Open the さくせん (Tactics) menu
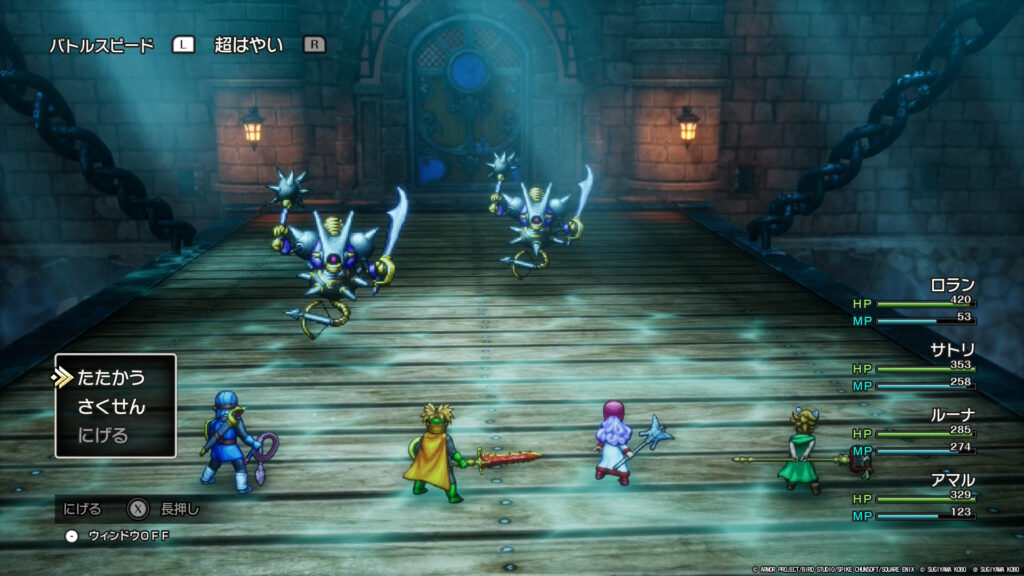The image size is (1024, 576). 111,407
